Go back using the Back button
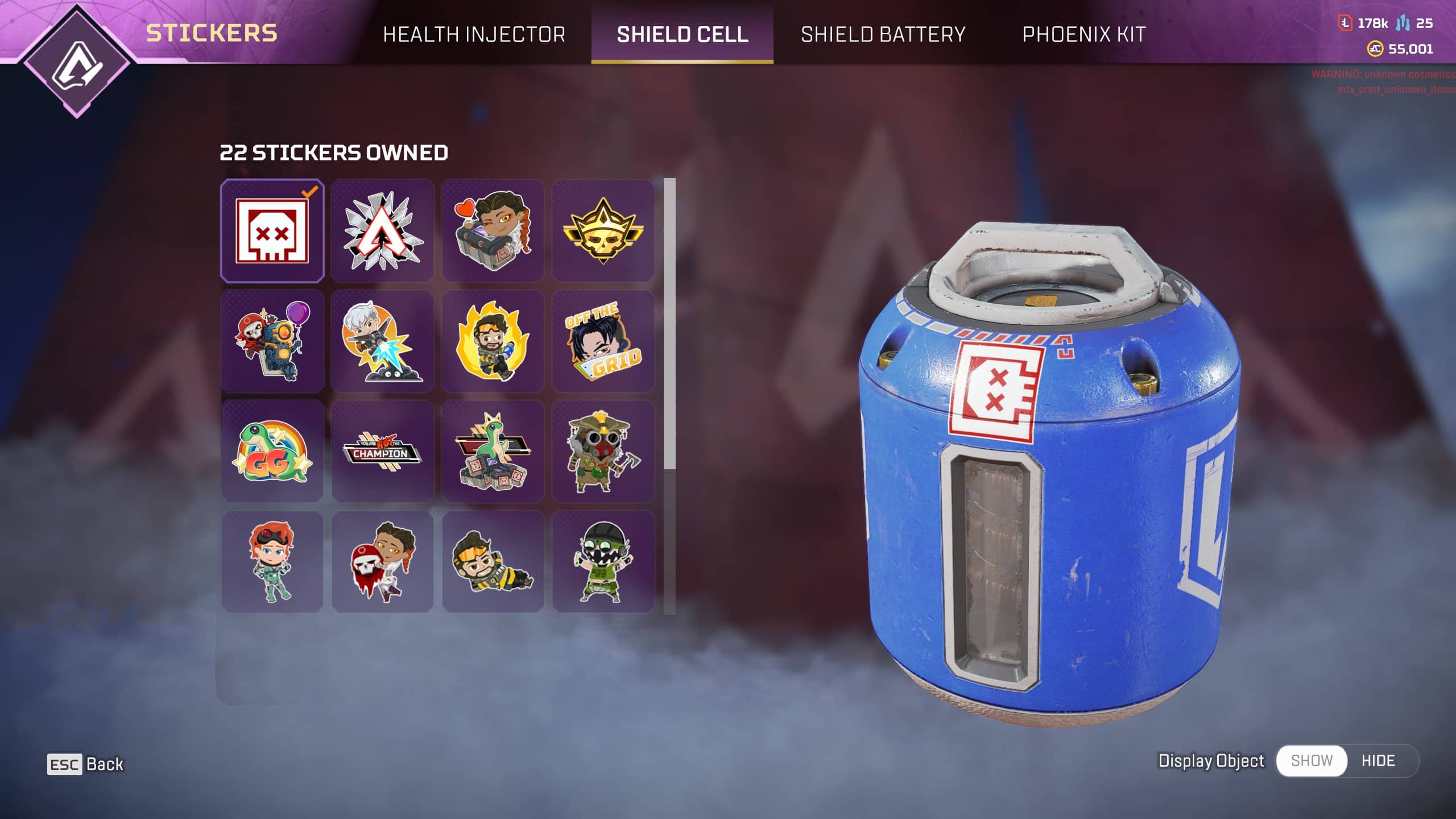 [85, 764]
